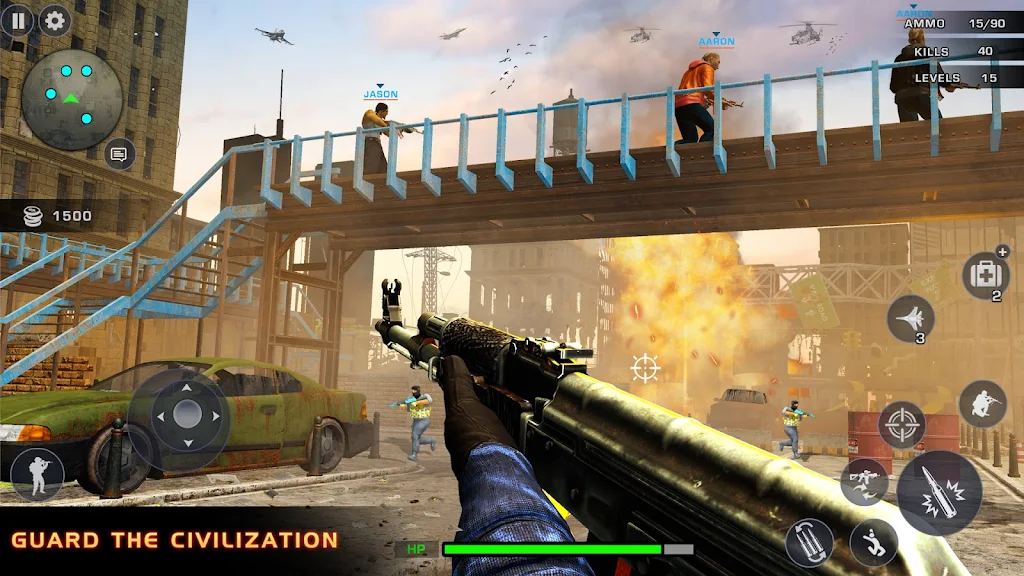
Task: Tap the movement joystick pad
Action: 188,413
